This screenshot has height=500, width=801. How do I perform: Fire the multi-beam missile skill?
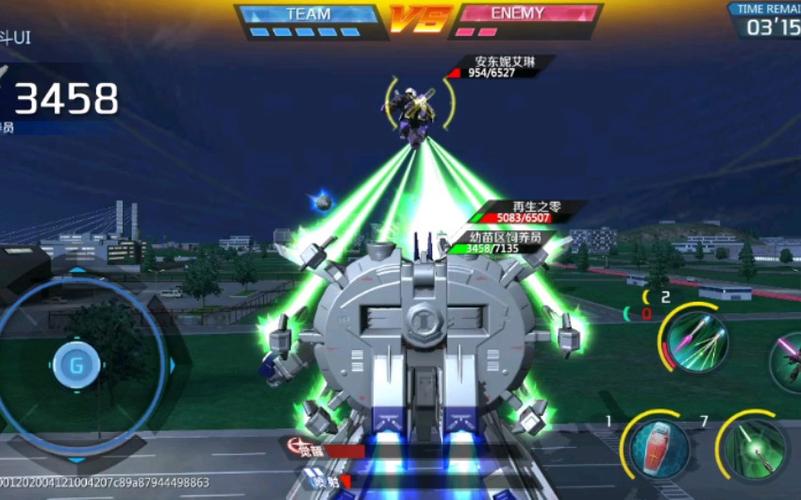pyautogui.click(x=692, y=338)
